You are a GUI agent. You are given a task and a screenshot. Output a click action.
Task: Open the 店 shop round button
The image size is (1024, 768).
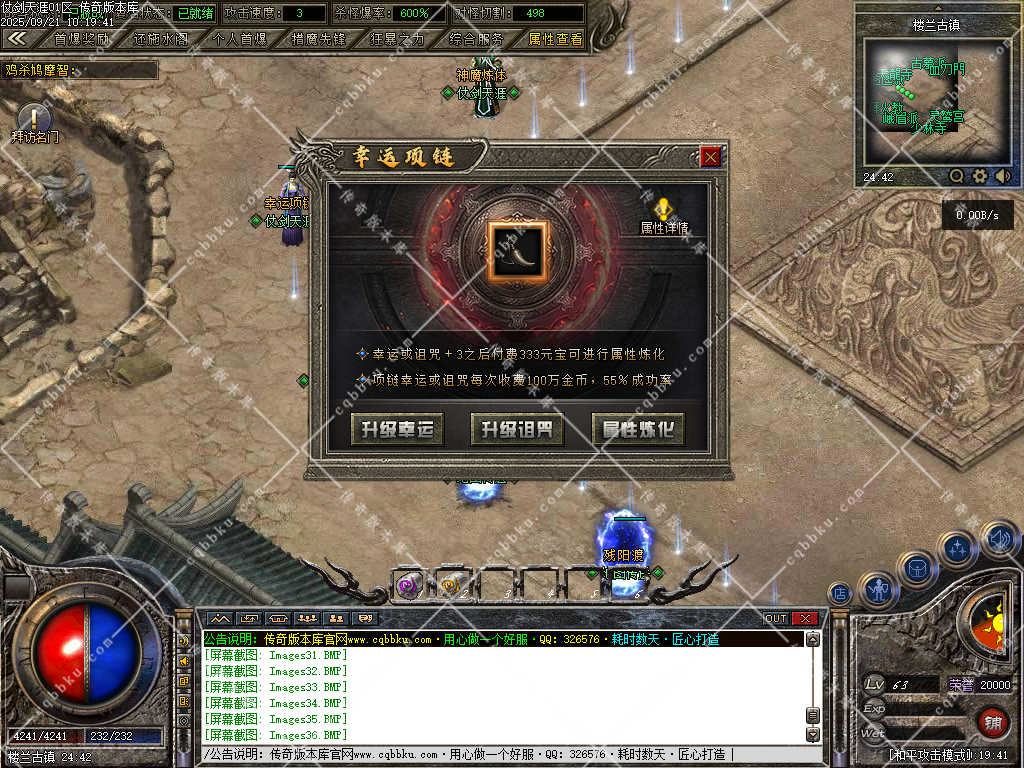pyautogui.click(x=842, y=593)
